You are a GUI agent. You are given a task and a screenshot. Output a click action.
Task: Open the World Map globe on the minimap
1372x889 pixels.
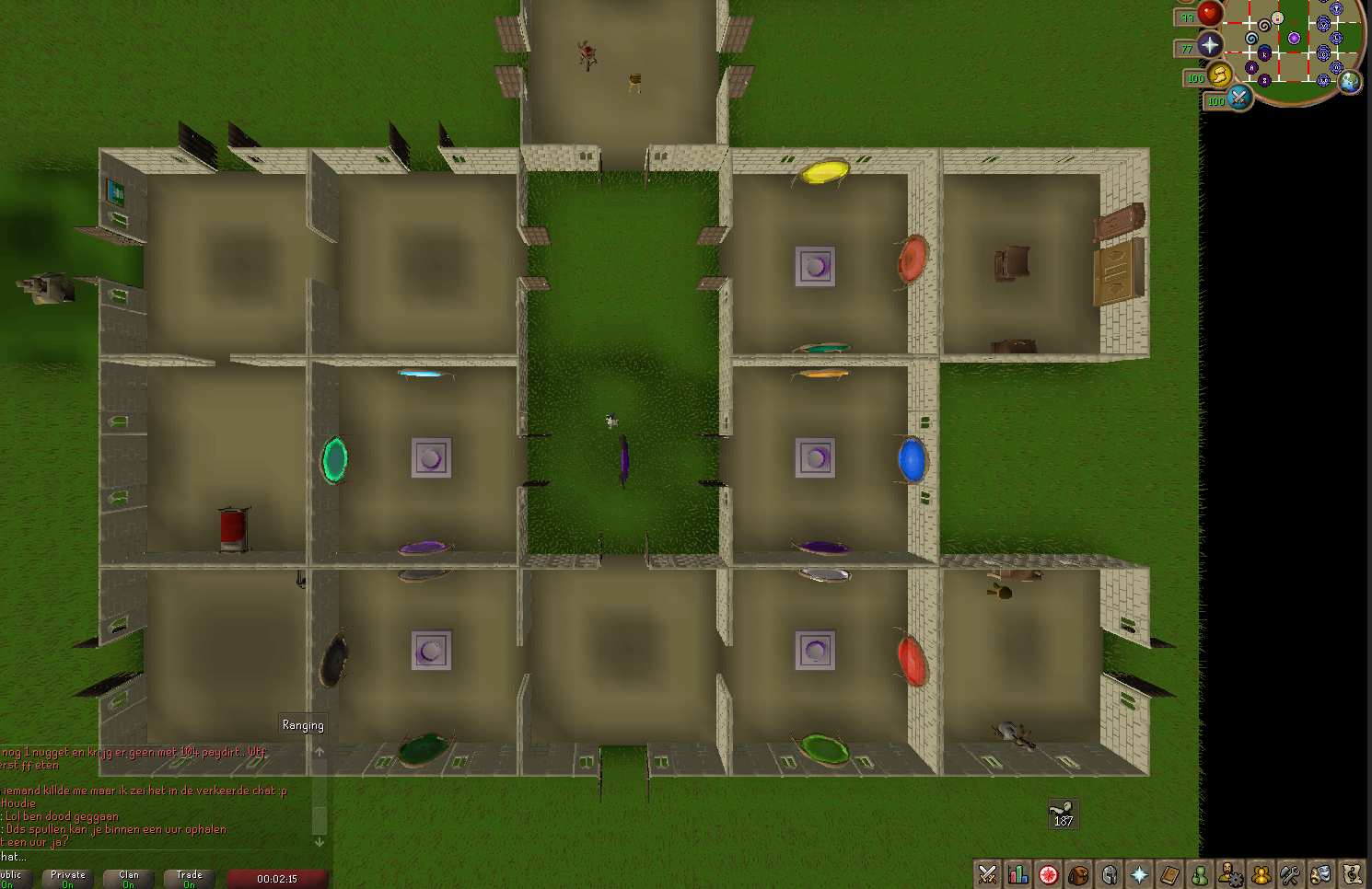click(x=1350, y=82)
